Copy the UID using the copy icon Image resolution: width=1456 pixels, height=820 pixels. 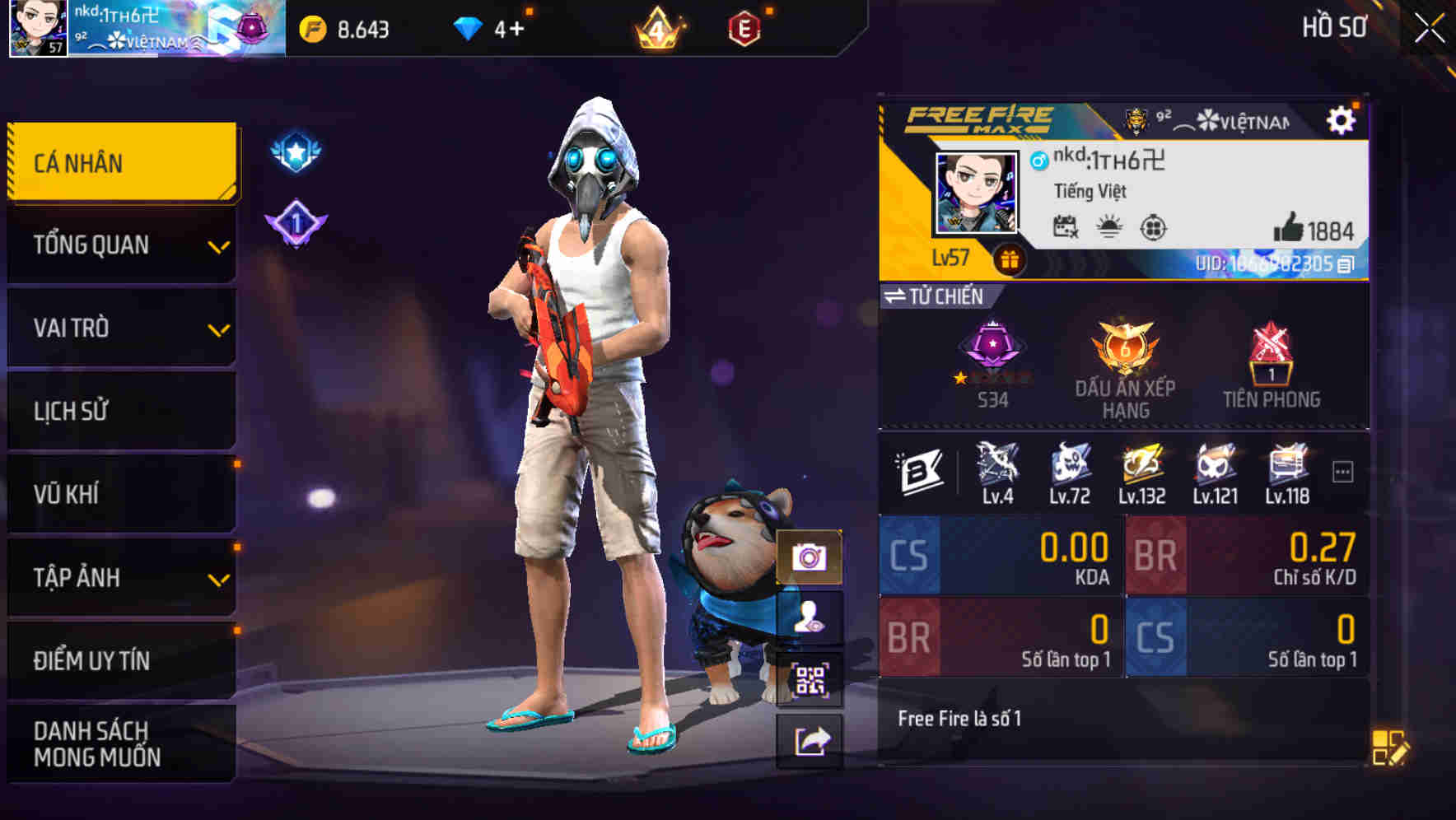tap(1348, 263)
